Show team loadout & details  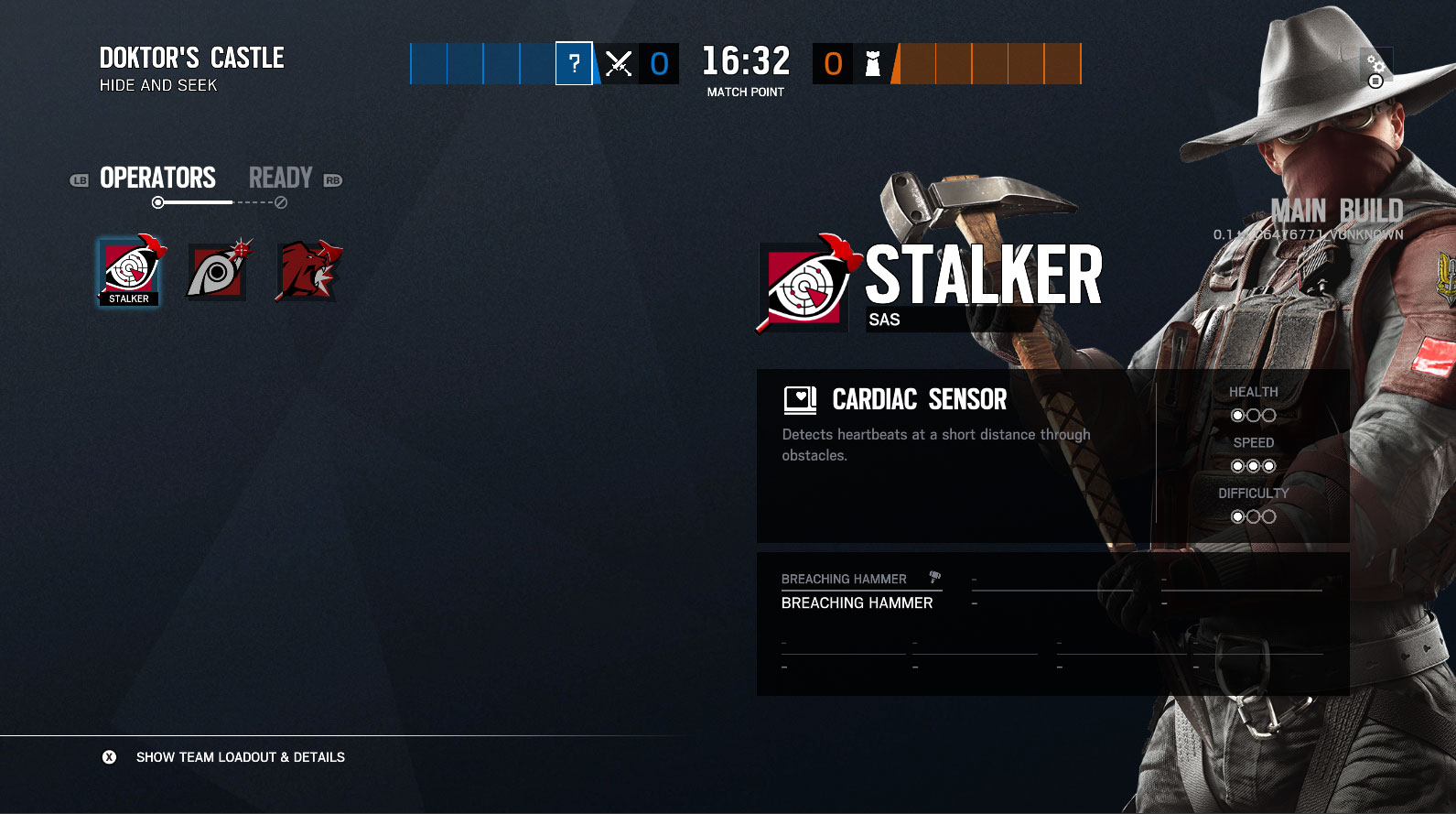[240, 757]
